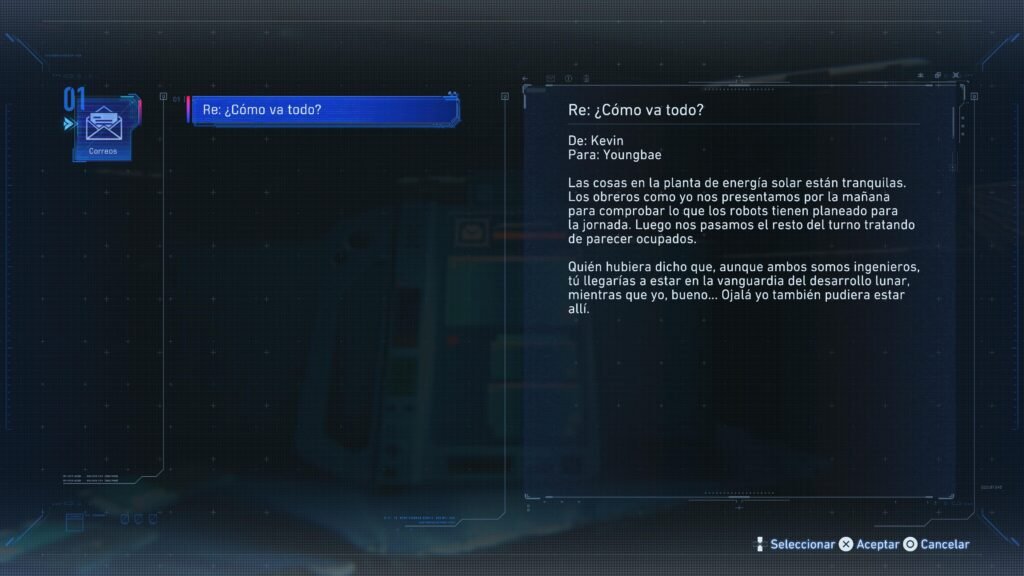Open the Correos mail category
Image resolution: width=1024 pixels, height=576 pixels.
[101, 129]
